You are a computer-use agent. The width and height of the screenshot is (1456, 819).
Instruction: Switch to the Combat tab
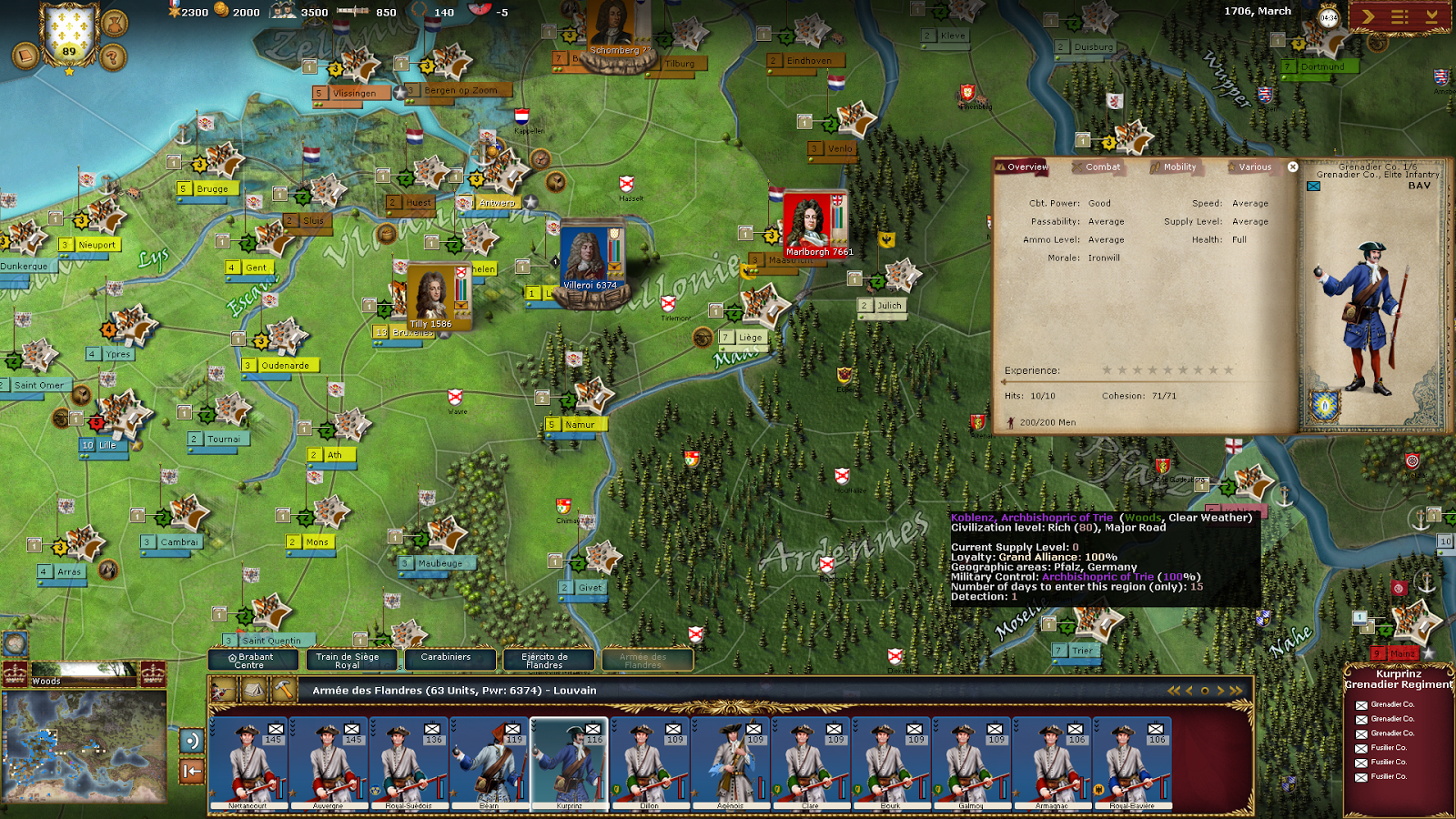point(1101,167)
